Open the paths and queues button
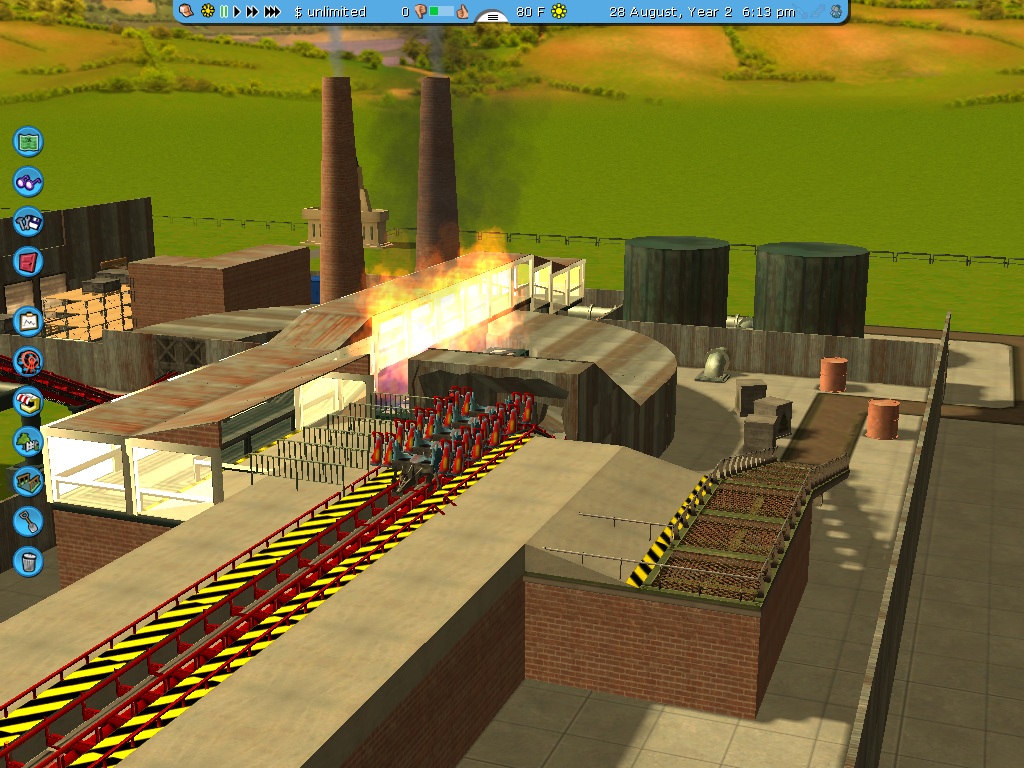This screenshot has height=768, width=1024. 29,480
